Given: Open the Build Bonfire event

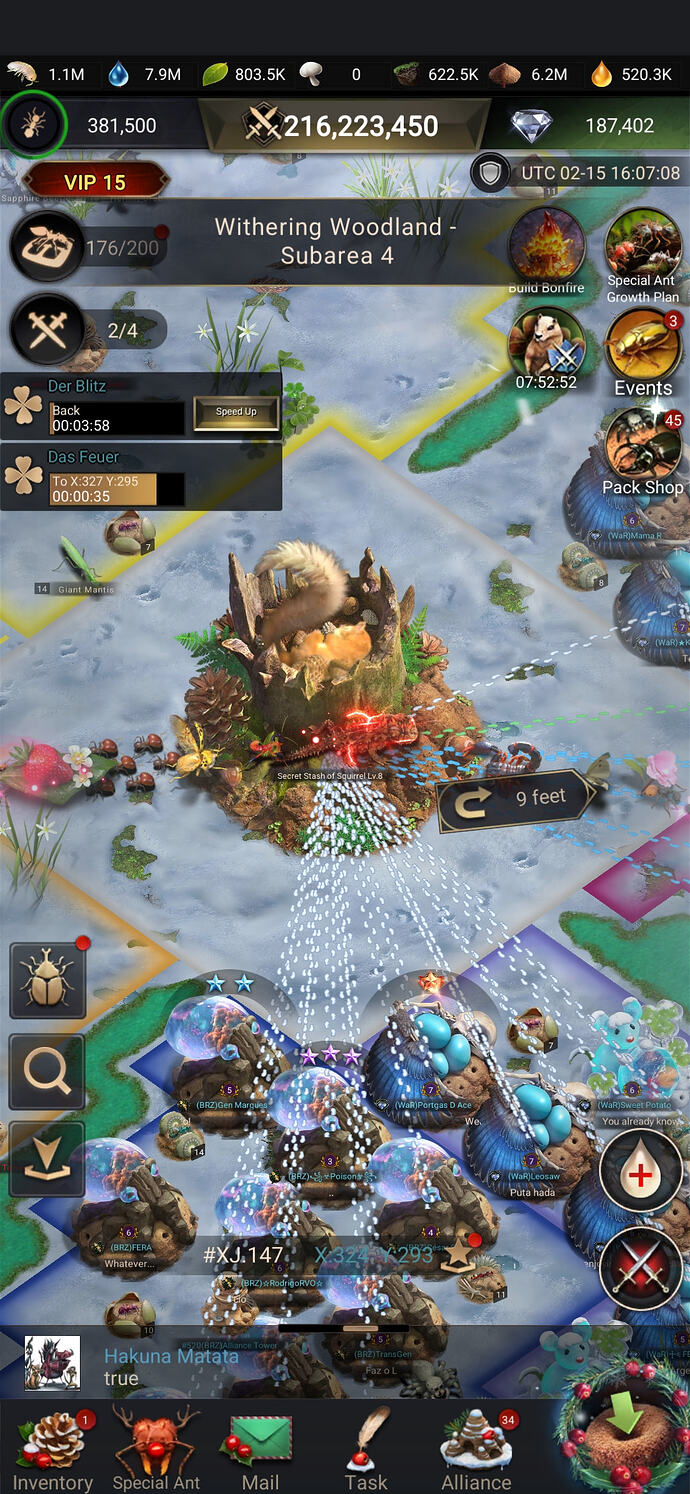Looking at the screenshot, I should click(546, 250).
